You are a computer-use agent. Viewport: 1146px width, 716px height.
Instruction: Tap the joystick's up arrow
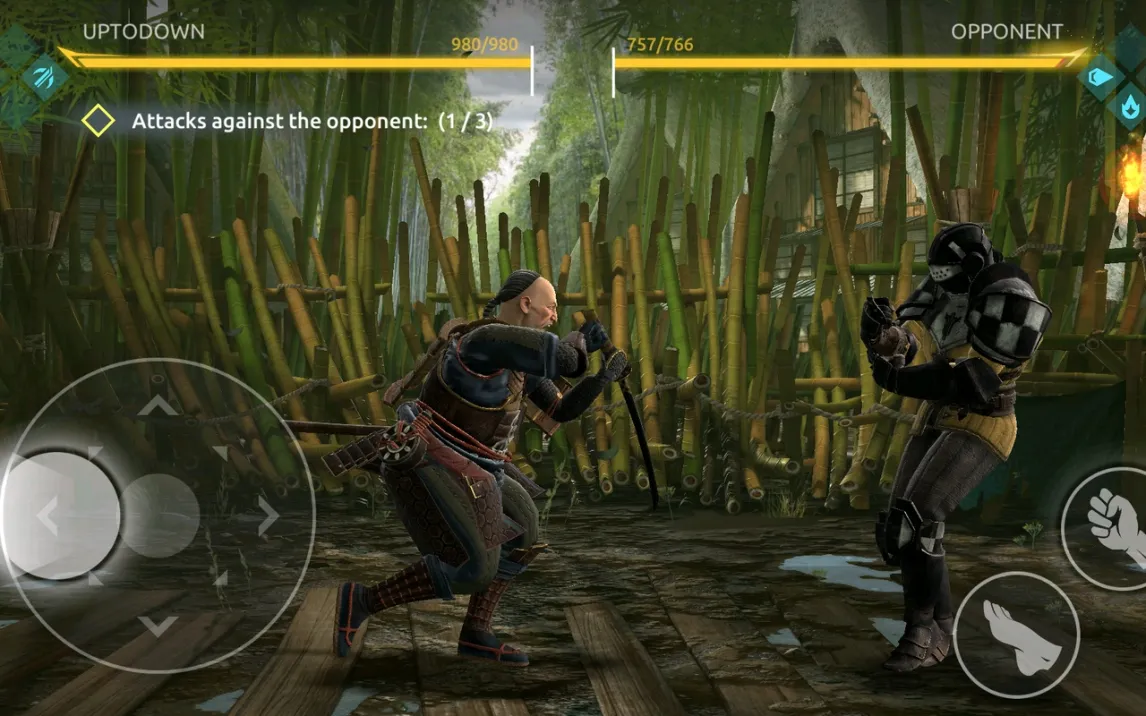pos(157,405)
